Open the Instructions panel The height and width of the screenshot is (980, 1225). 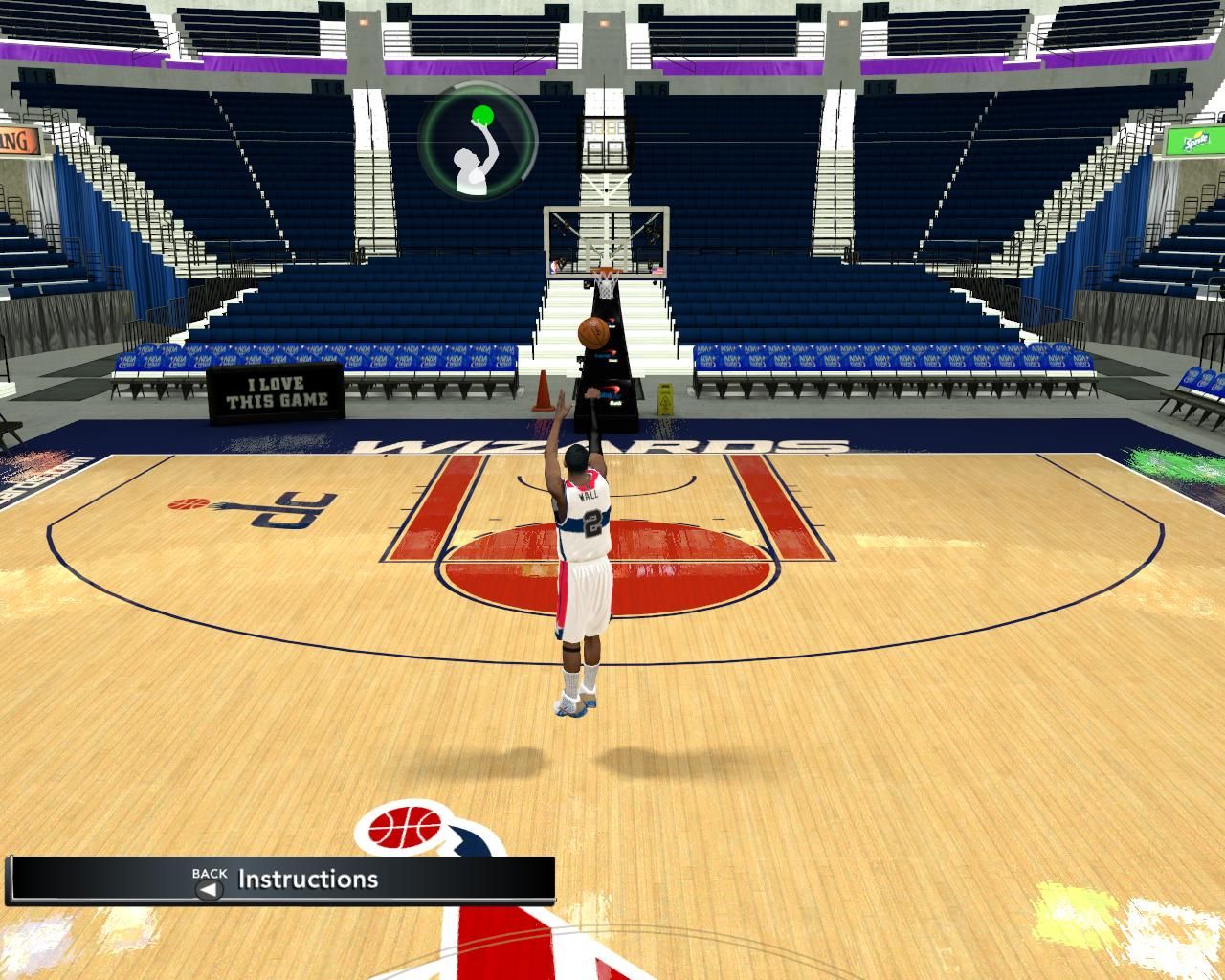coord(306,880)
